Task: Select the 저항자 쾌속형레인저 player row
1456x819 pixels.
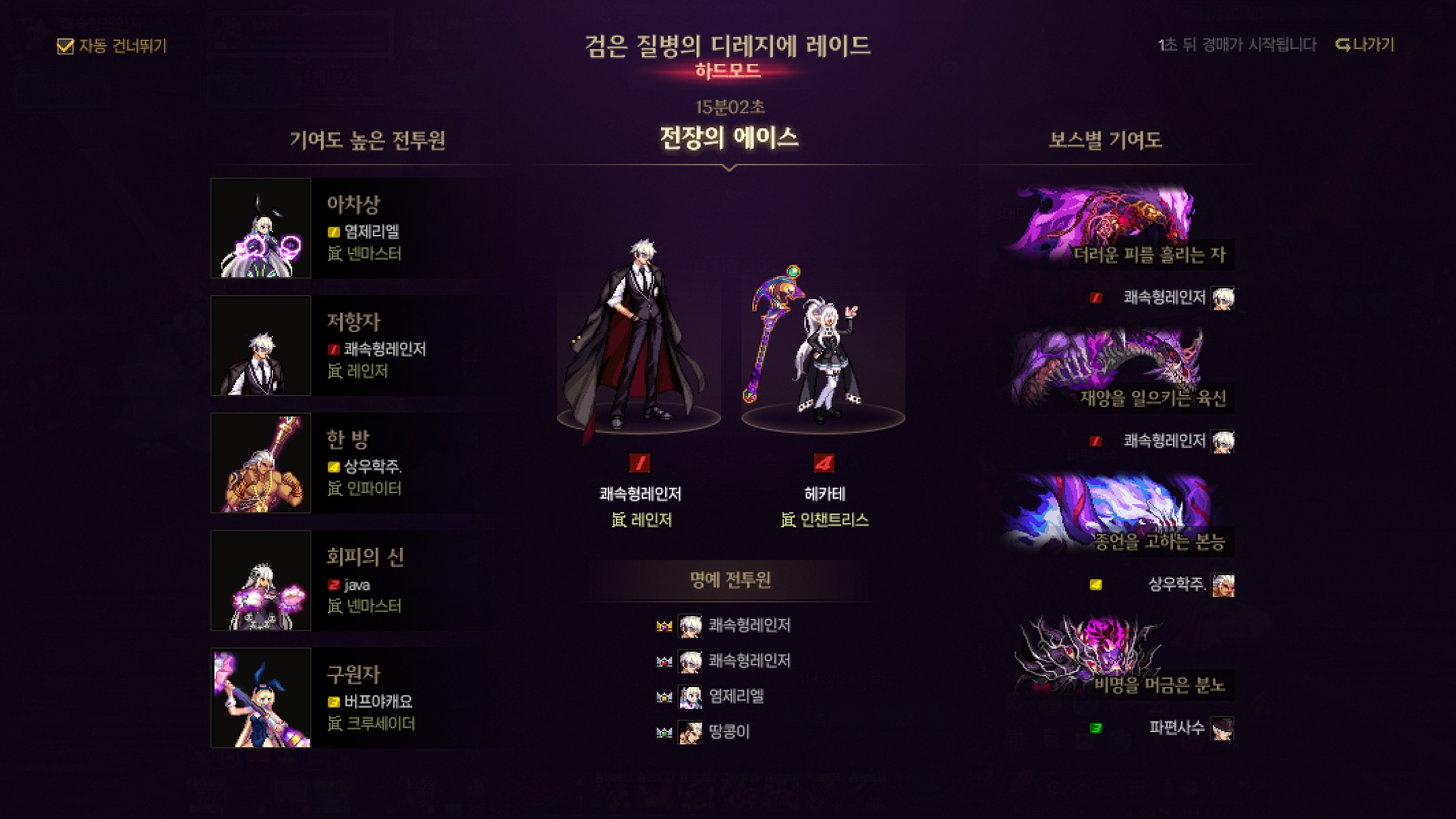Action: (x=356, y=346)
